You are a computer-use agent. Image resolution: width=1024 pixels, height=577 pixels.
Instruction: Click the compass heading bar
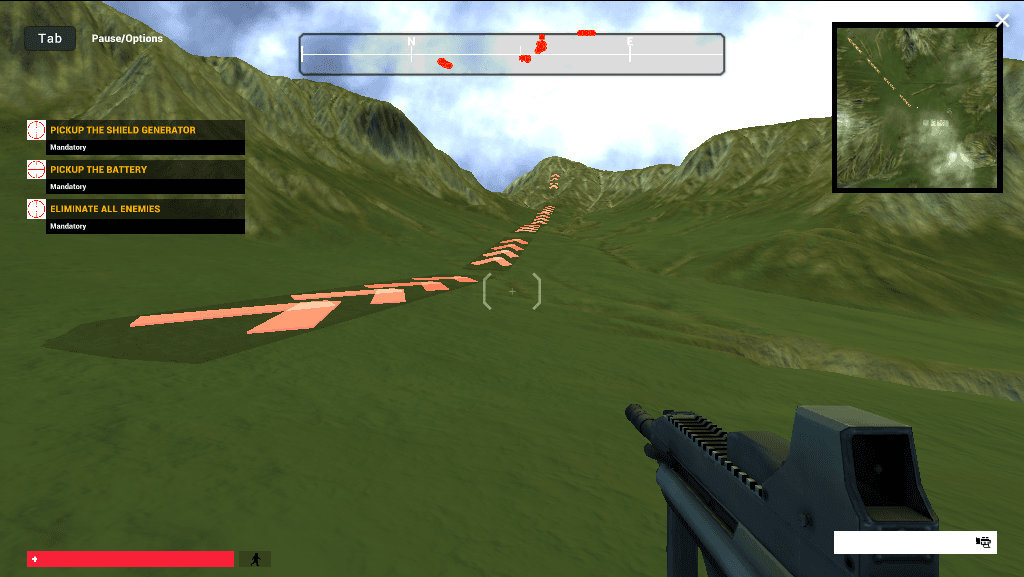pyautogui.click(x=511, y=54)
